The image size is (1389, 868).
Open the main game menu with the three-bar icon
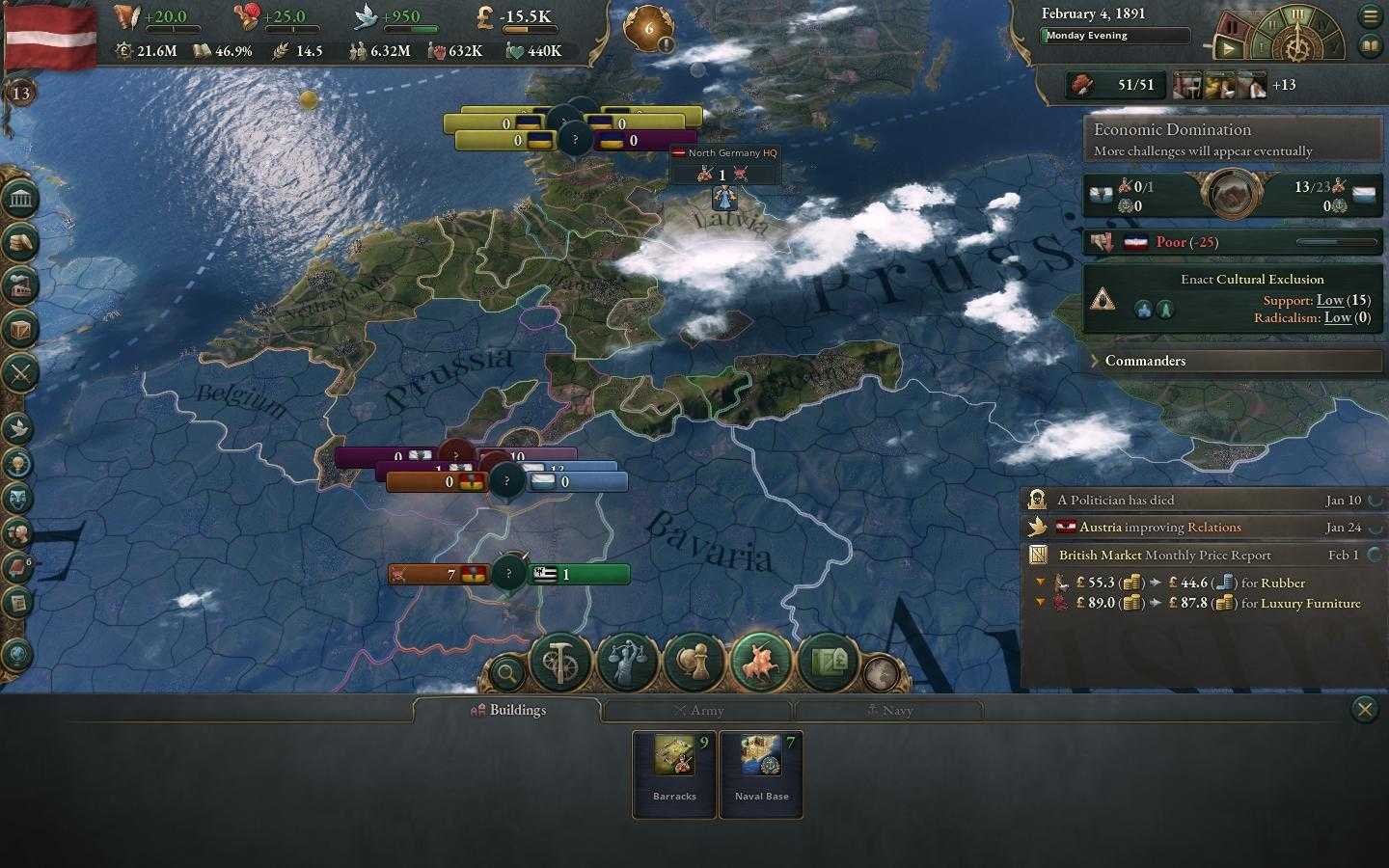[1370, 16]
